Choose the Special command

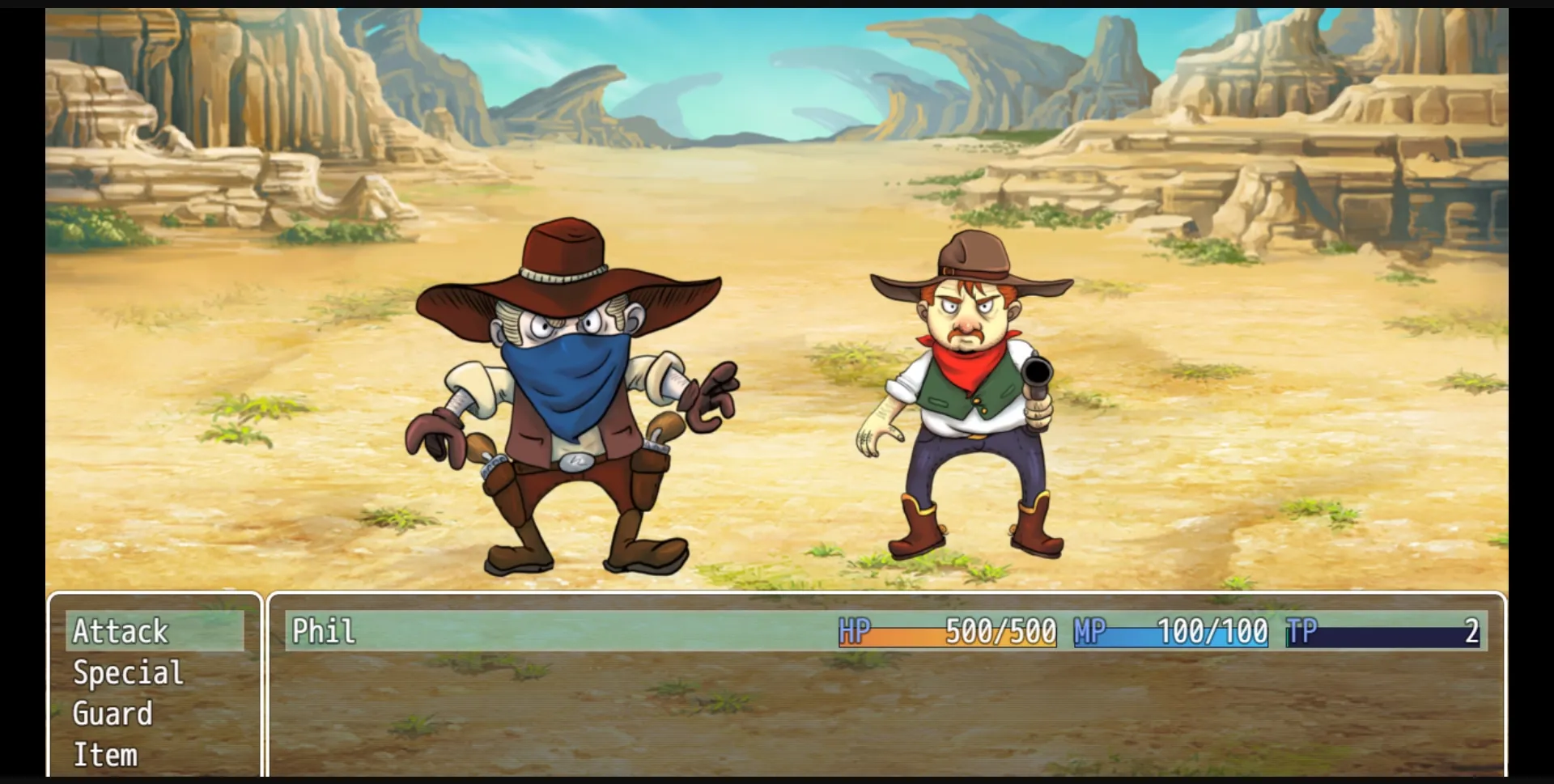tap(126, 672)
